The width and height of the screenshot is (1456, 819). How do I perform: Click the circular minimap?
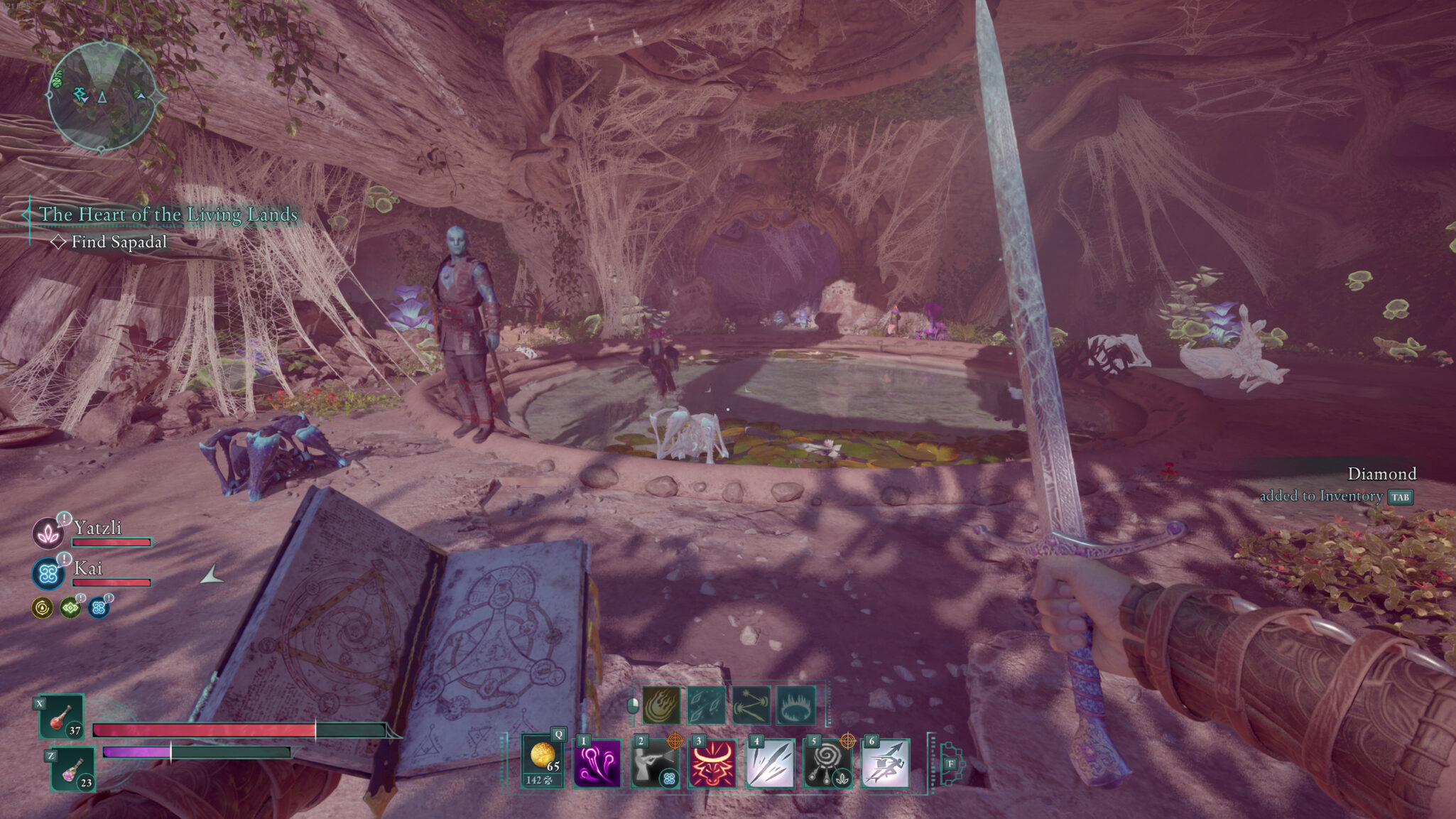click(103, 96)
